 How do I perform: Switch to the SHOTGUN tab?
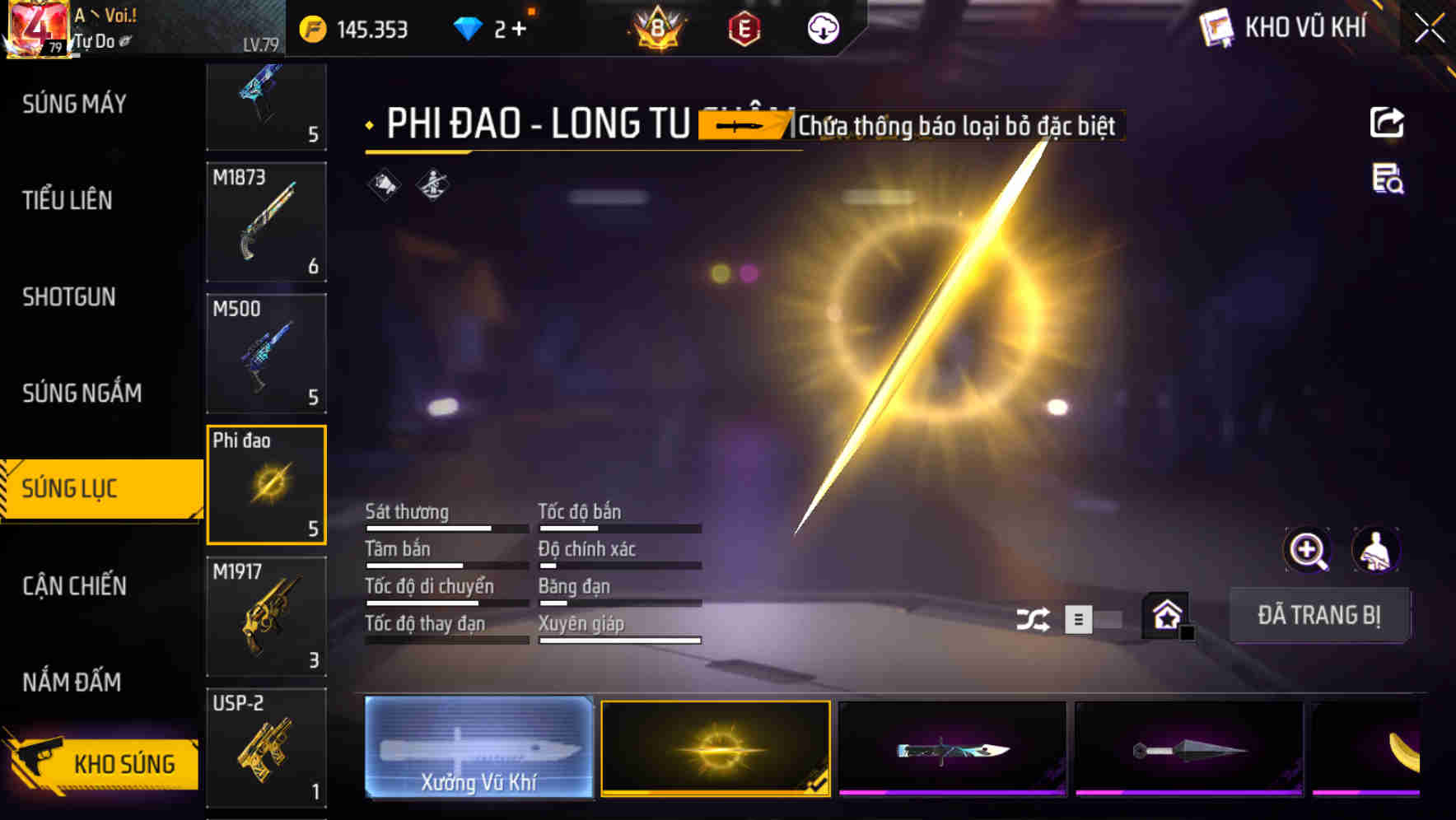(x=70, y=296)
